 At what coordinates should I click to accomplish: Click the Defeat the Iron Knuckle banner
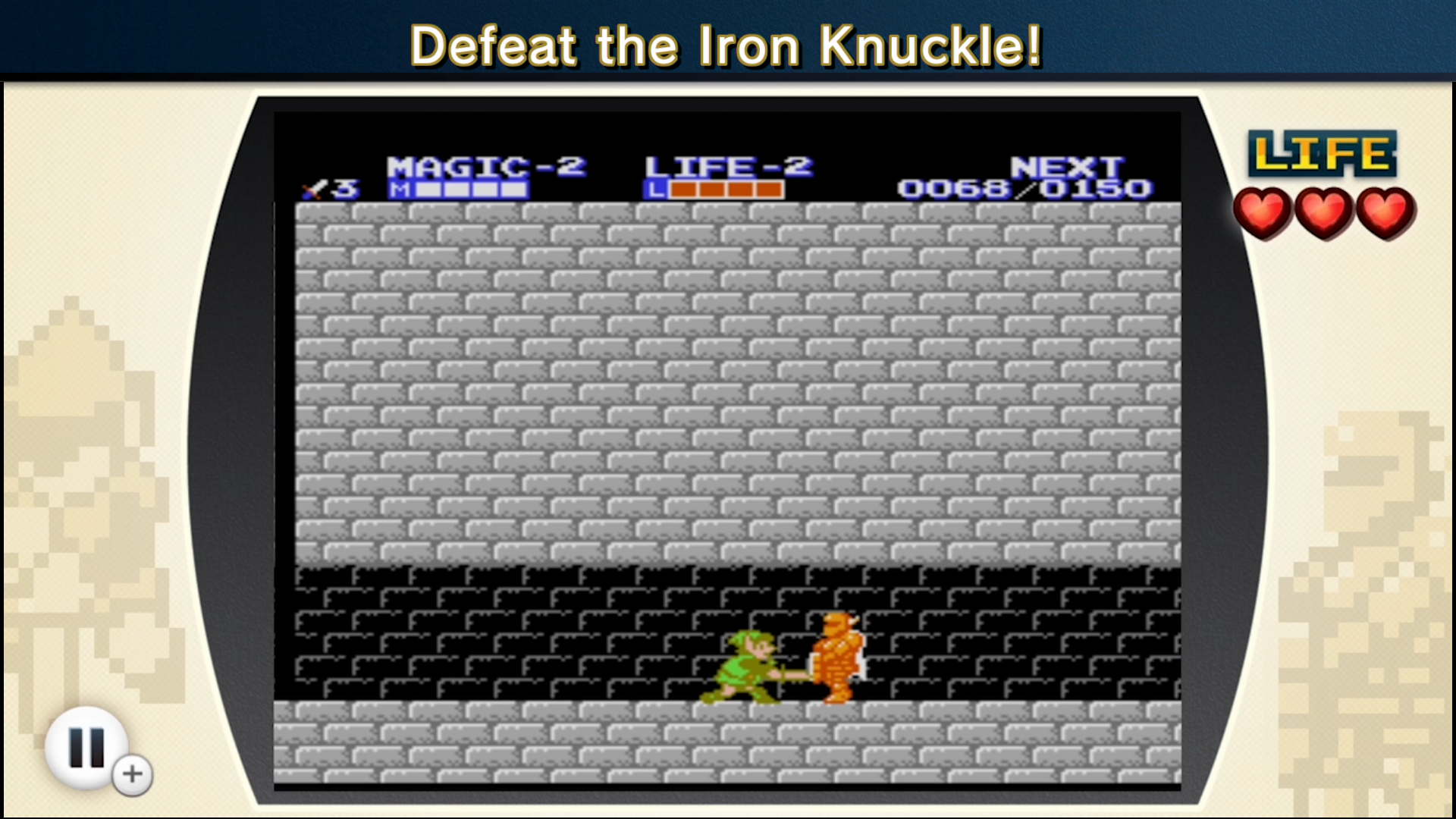click(728, 45)
